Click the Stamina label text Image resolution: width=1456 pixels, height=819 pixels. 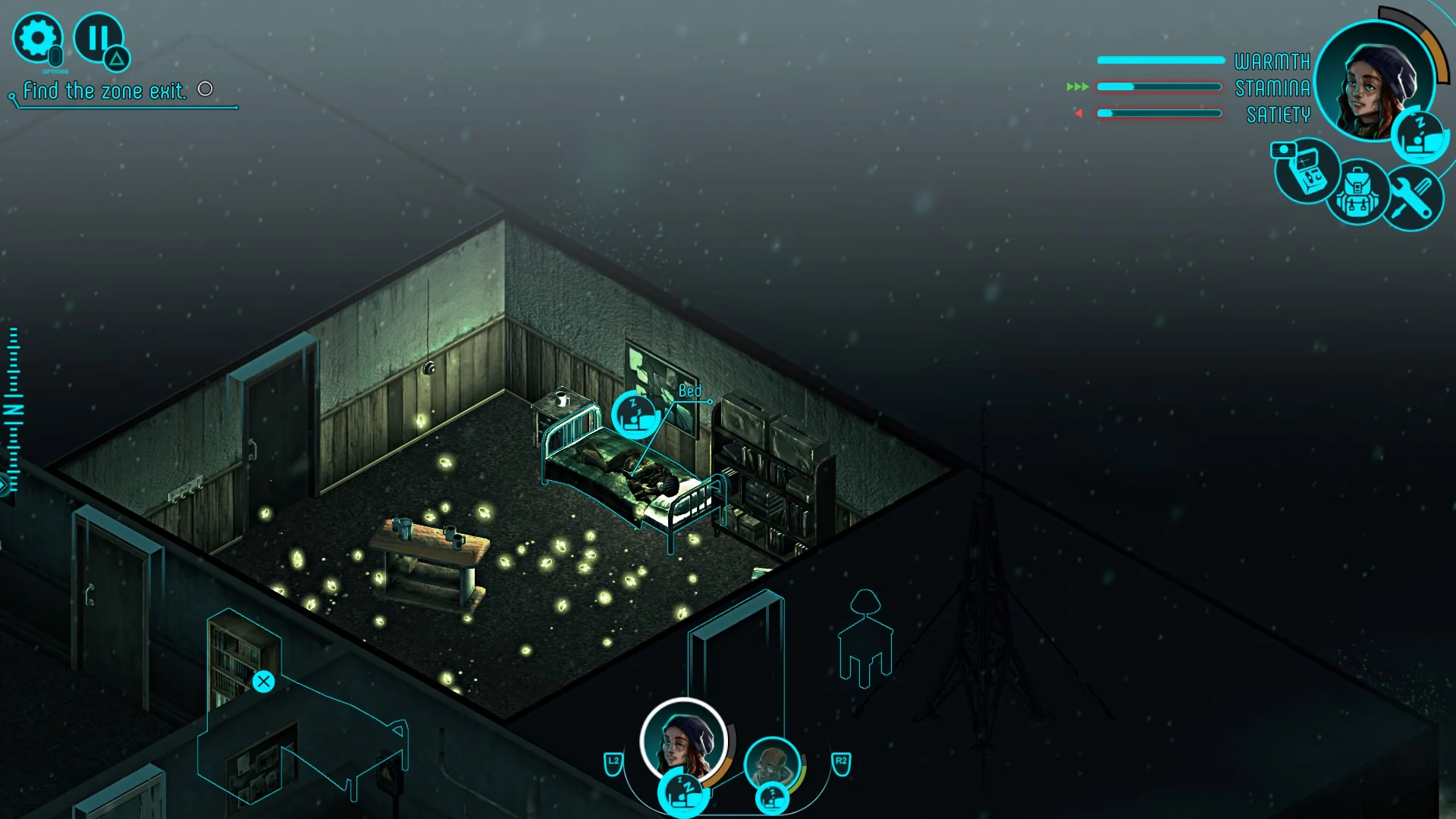[x=1272, y=86]
